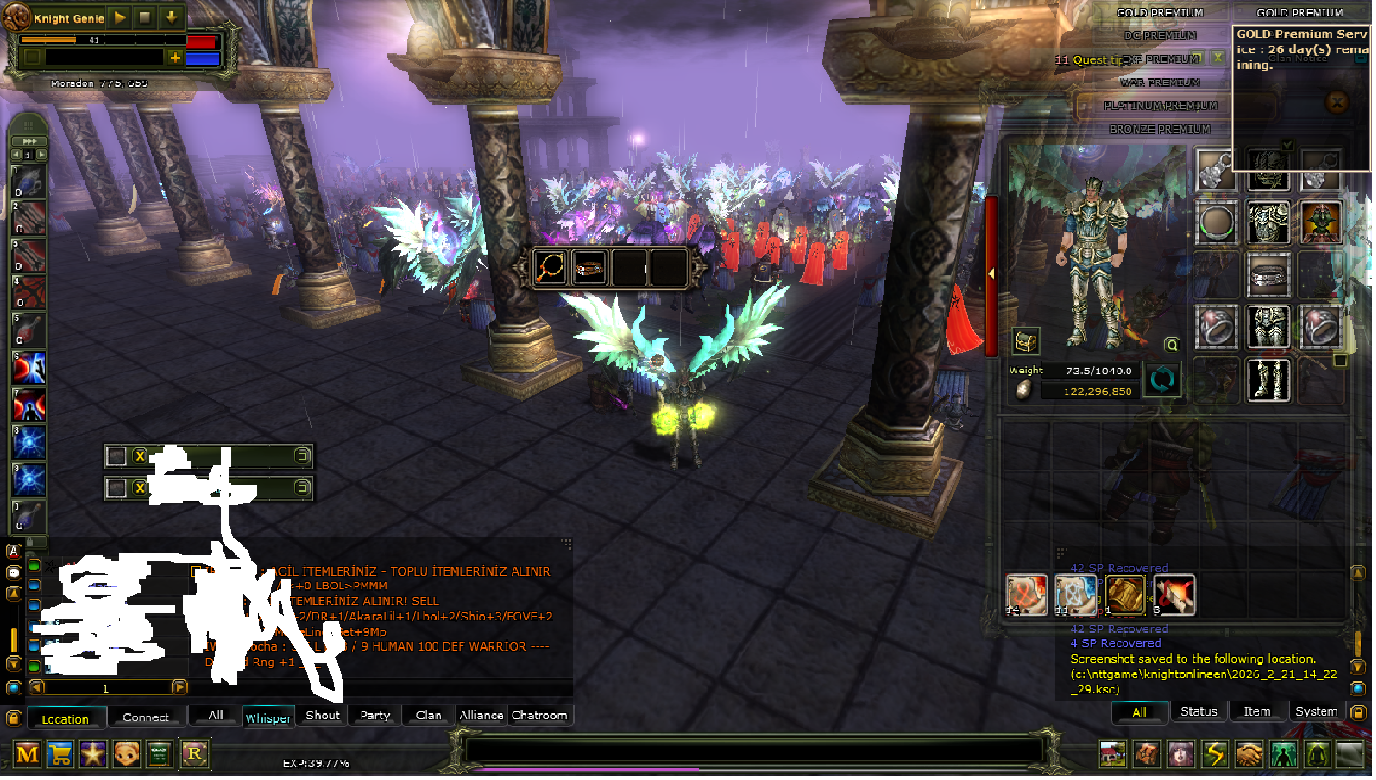Click the Location button

[65, 718]
